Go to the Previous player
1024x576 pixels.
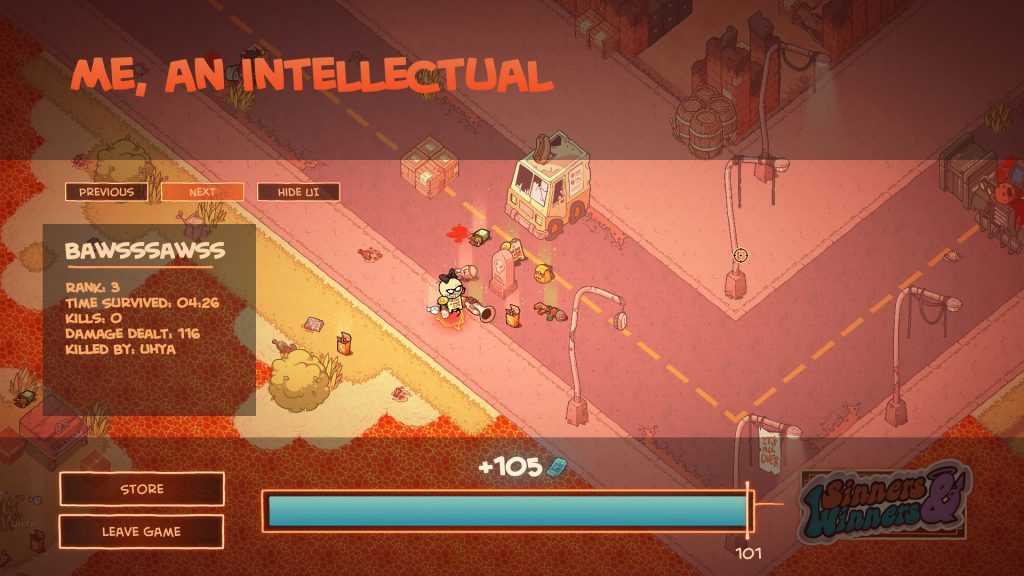[106, 192]
